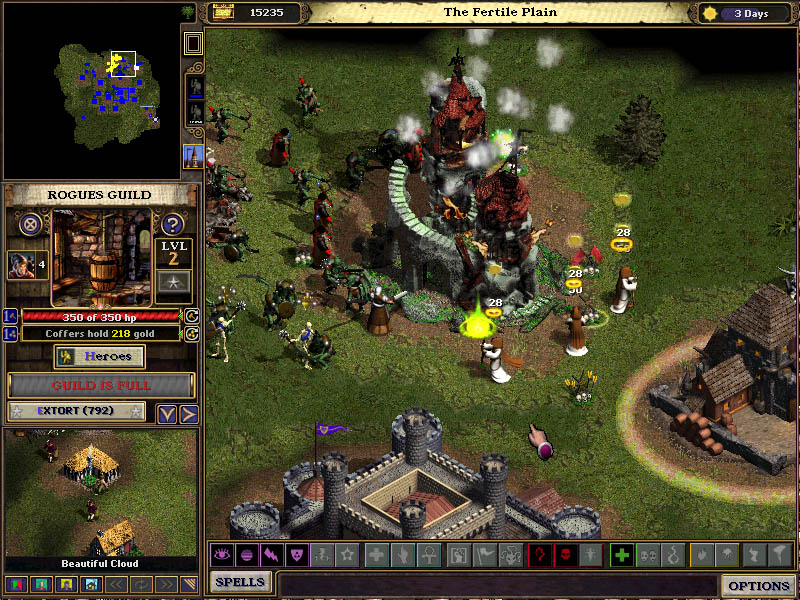800x600 pixels.
Task: Open the question mark help button
Action: 172,224
